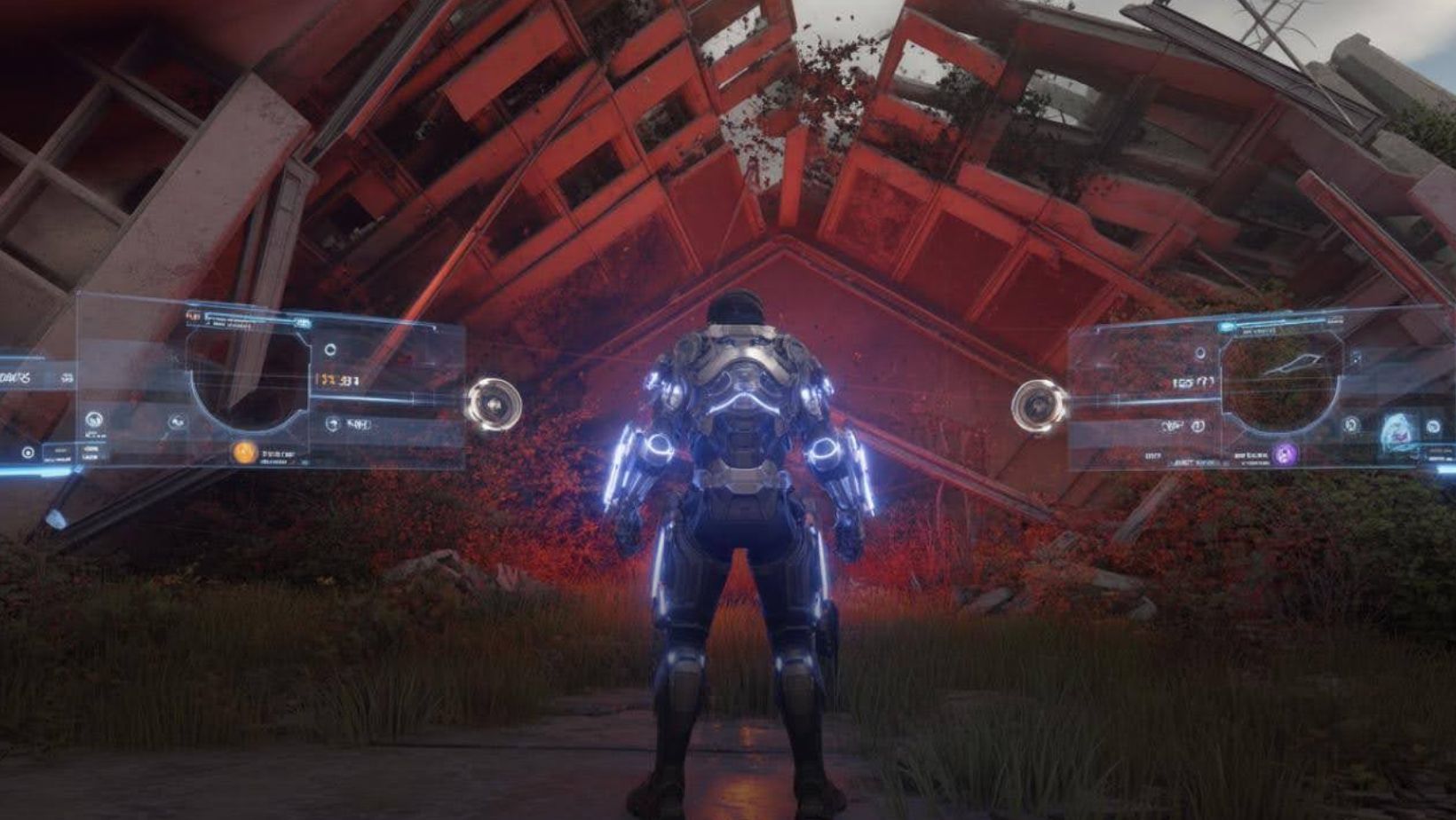Image resolution: width=1456 pixels, height=820 pixels.
Task: Click the ring-shaped node beside the left panel
Action: click(x=493, y=405)
